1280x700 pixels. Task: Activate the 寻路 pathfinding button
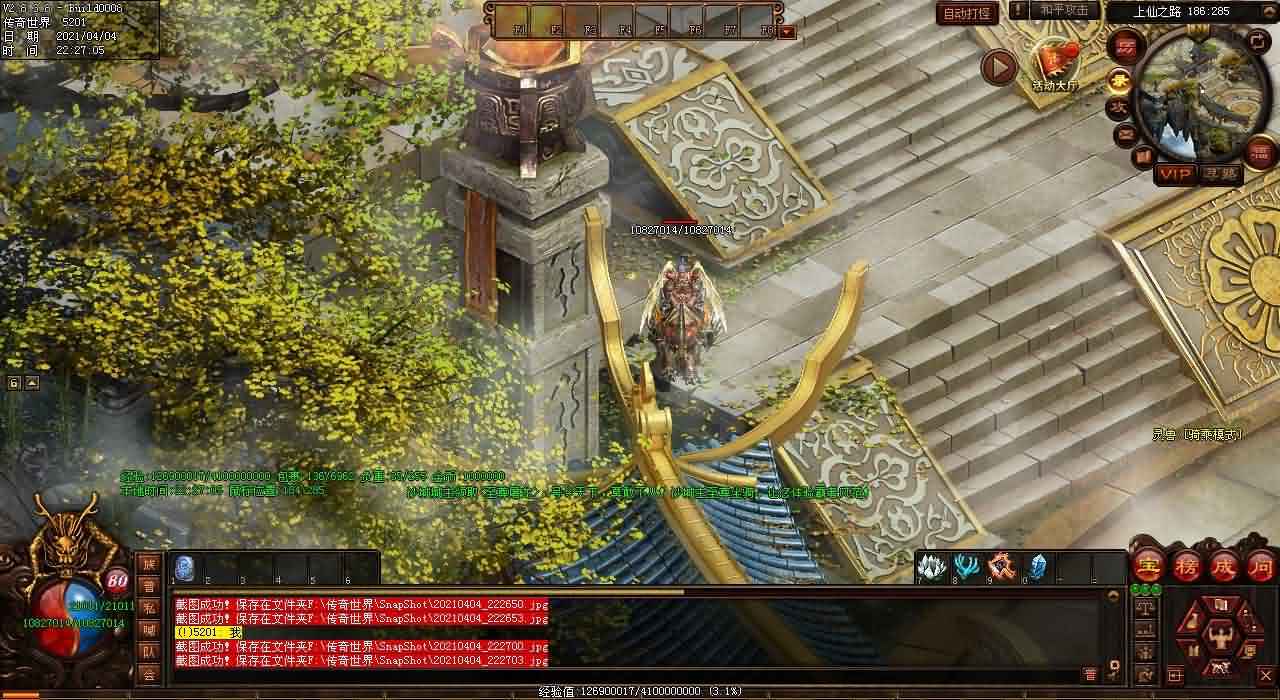click(x=1220, y=174)
